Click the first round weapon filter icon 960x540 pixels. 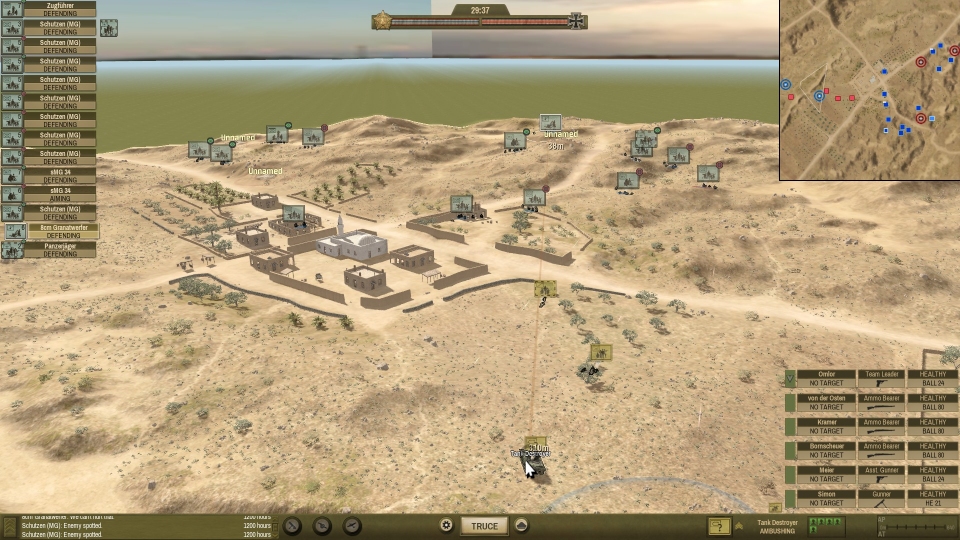click(292, 526)
